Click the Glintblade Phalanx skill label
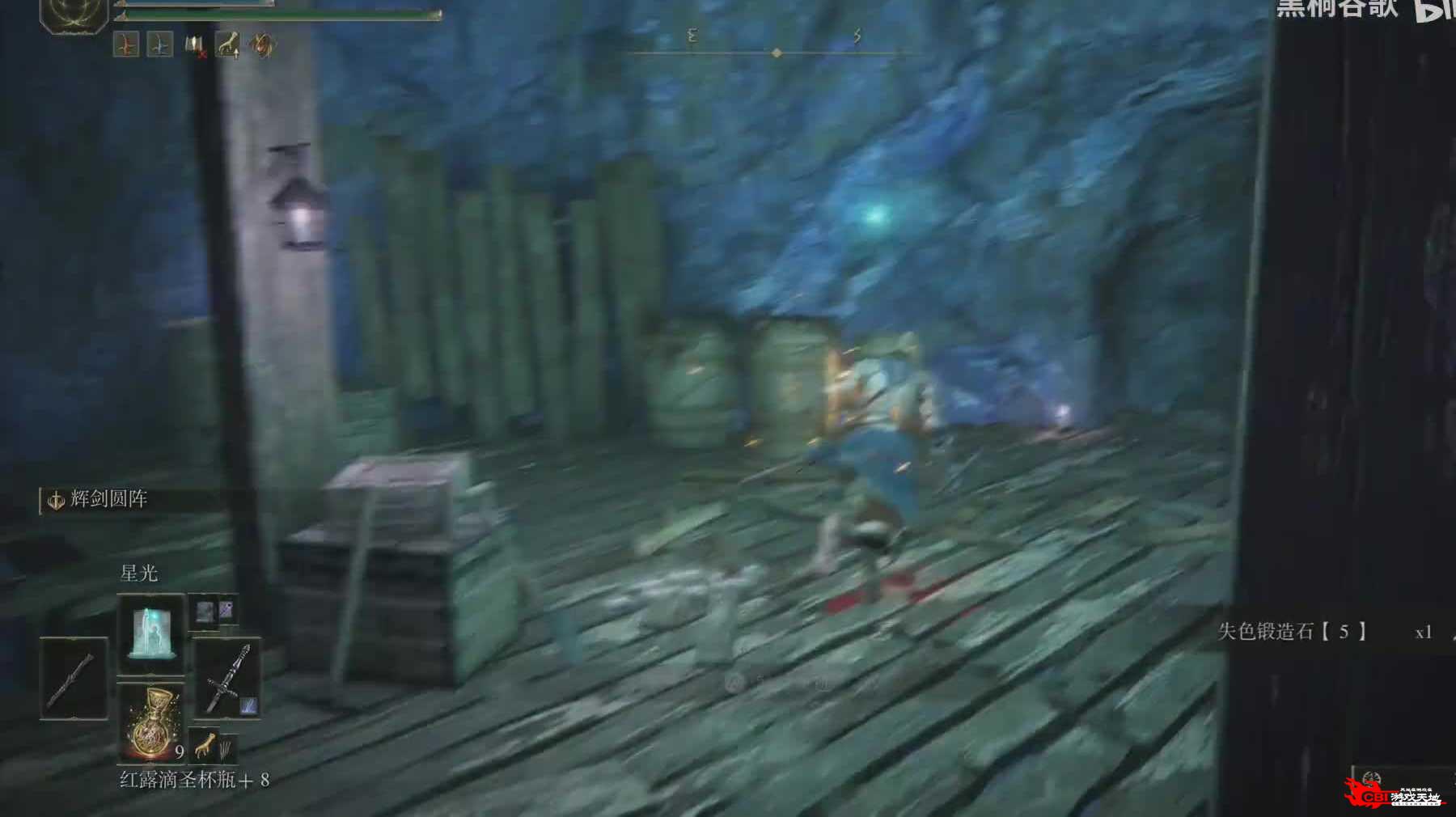The image size is (1456, 817). 108,500
